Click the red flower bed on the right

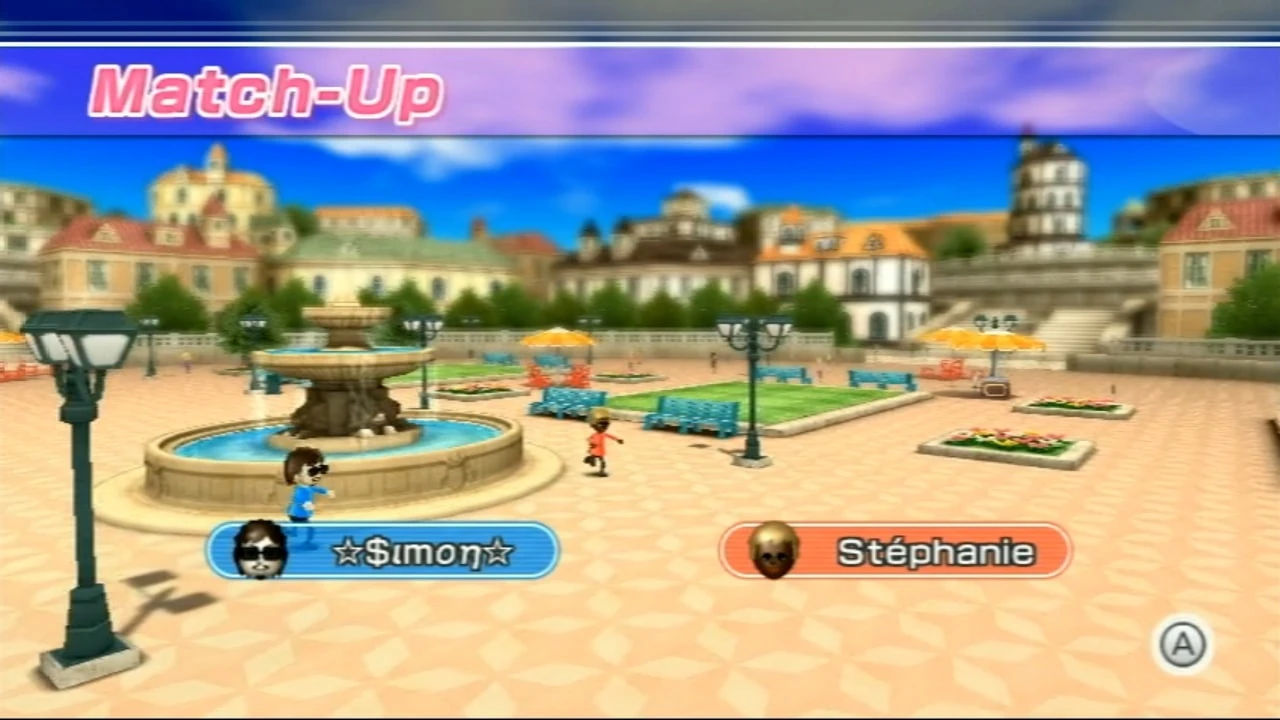pos(1005,435)
